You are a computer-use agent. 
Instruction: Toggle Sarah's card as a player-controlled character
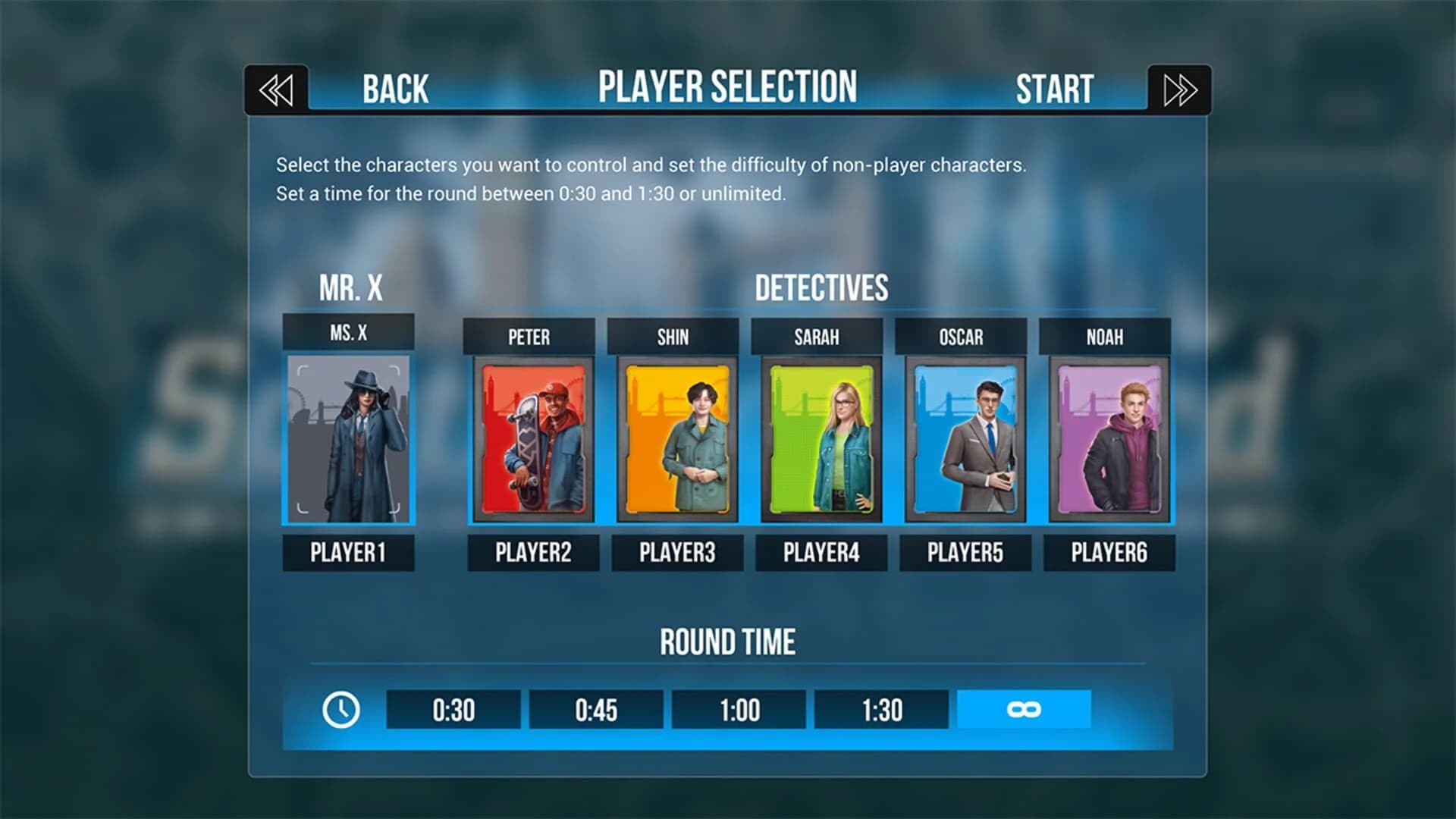pyautogui.click(x=820, y=440)
